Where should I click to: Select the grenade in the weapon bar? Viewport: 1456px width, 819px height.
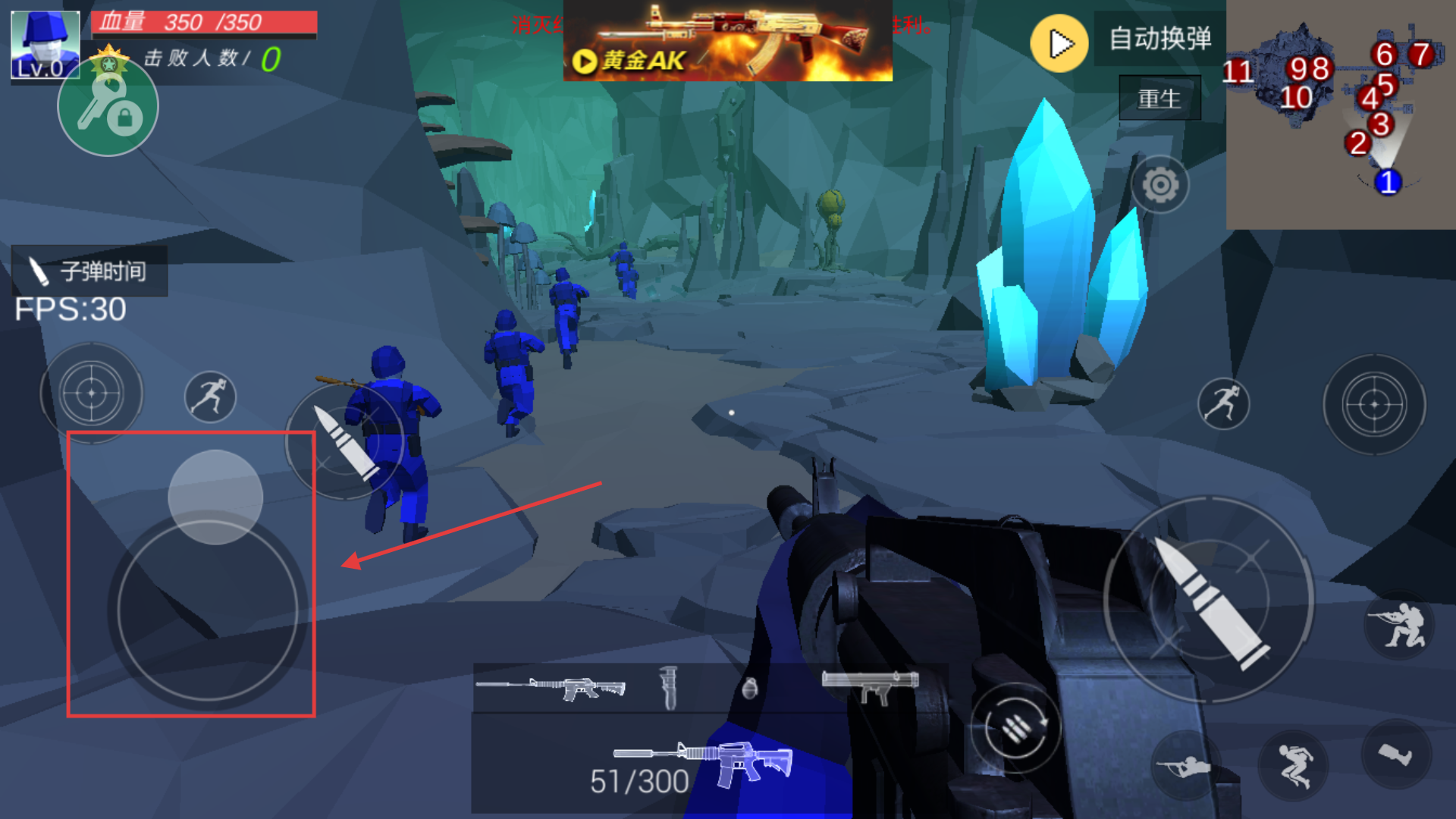[749, 688]
